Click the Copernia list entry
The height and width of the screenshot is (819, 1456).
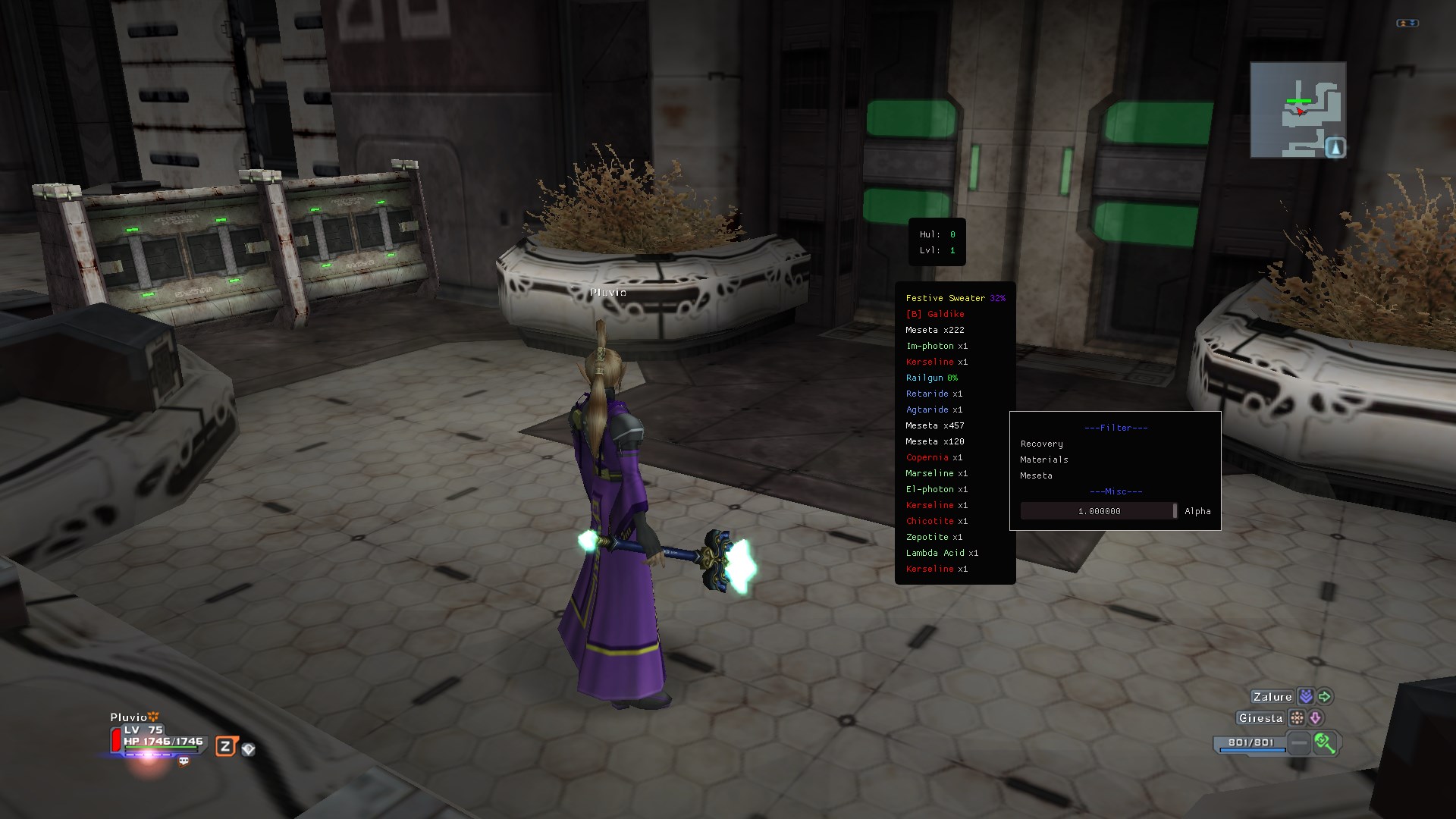[934, 457]
